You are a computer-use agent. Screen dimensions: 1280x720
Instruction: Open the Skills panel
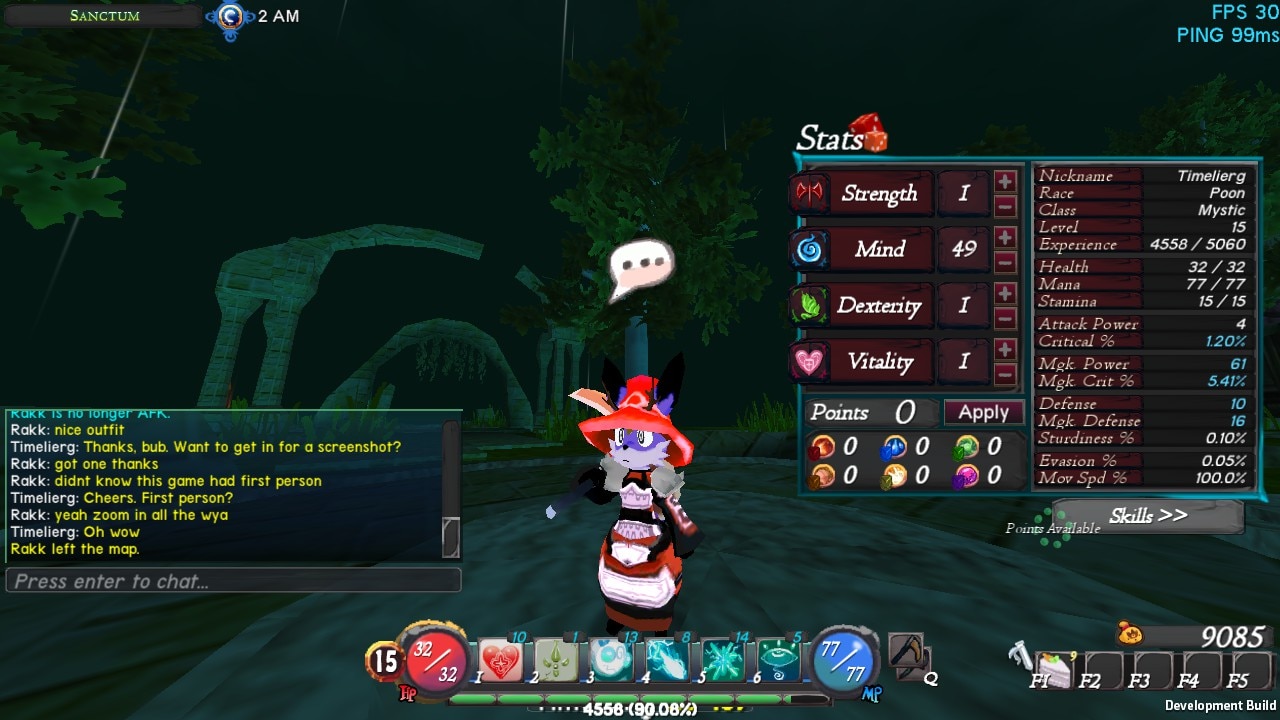click(x=1147, y=516)
